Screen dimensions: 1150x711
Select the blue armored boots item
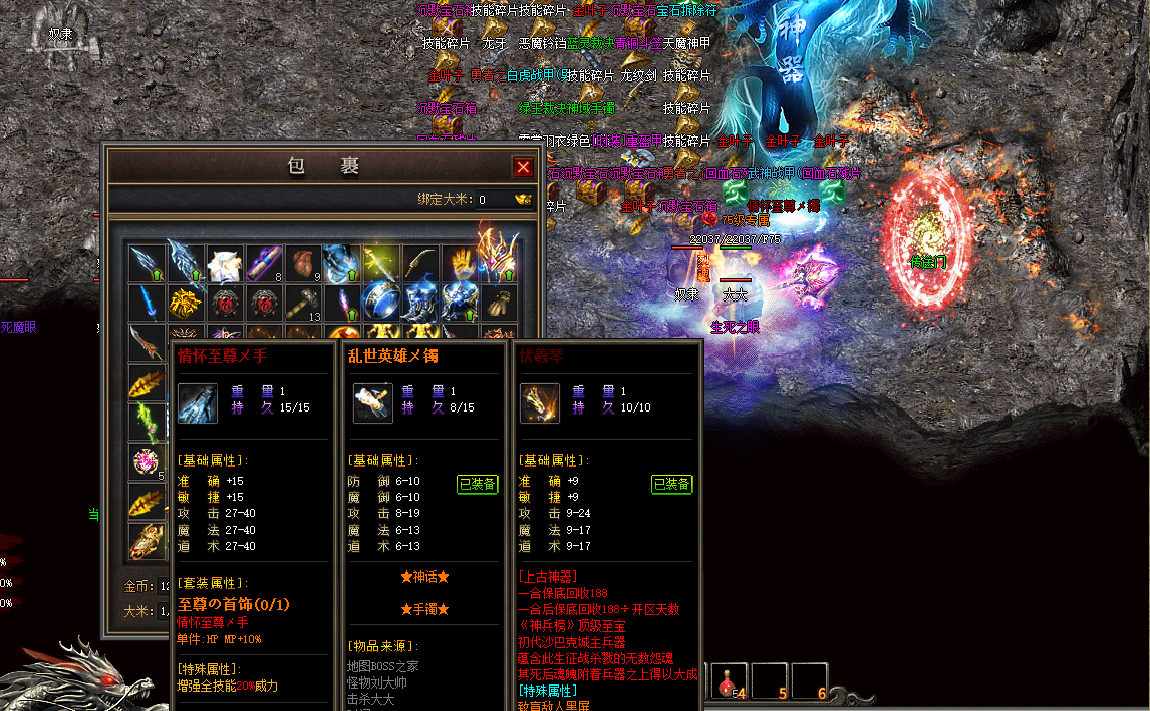(421, 301)
